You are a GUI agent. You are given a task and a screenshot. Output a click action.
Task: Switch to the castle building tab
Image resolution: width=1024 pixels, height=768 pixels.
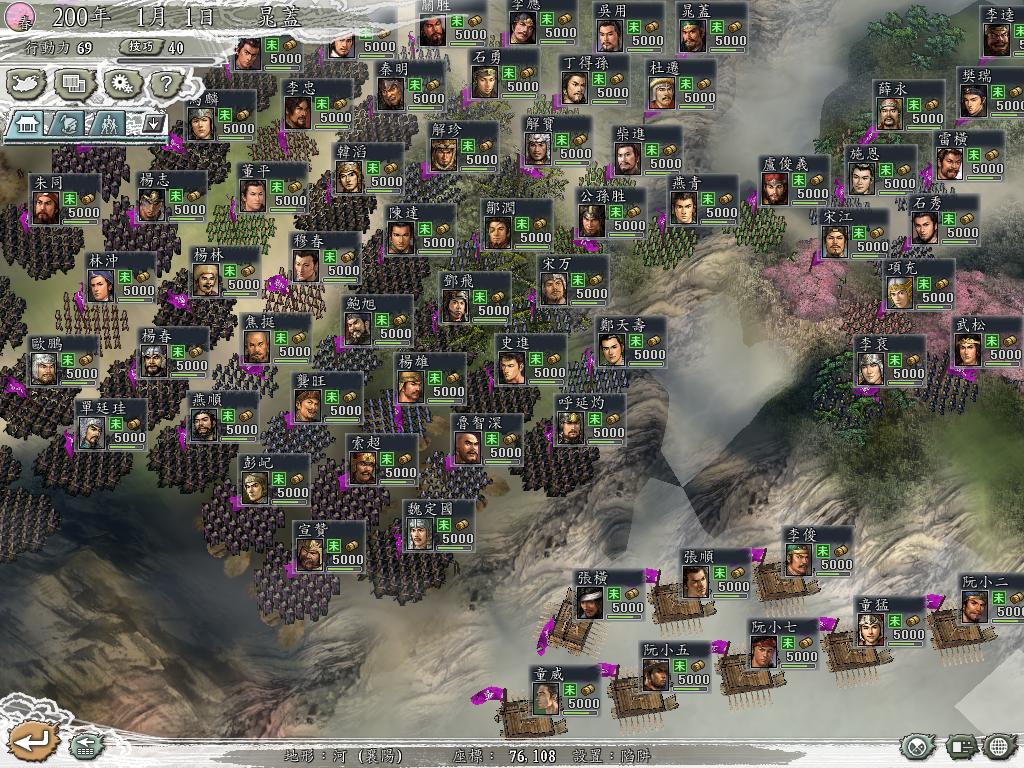[x=27, y=123]
